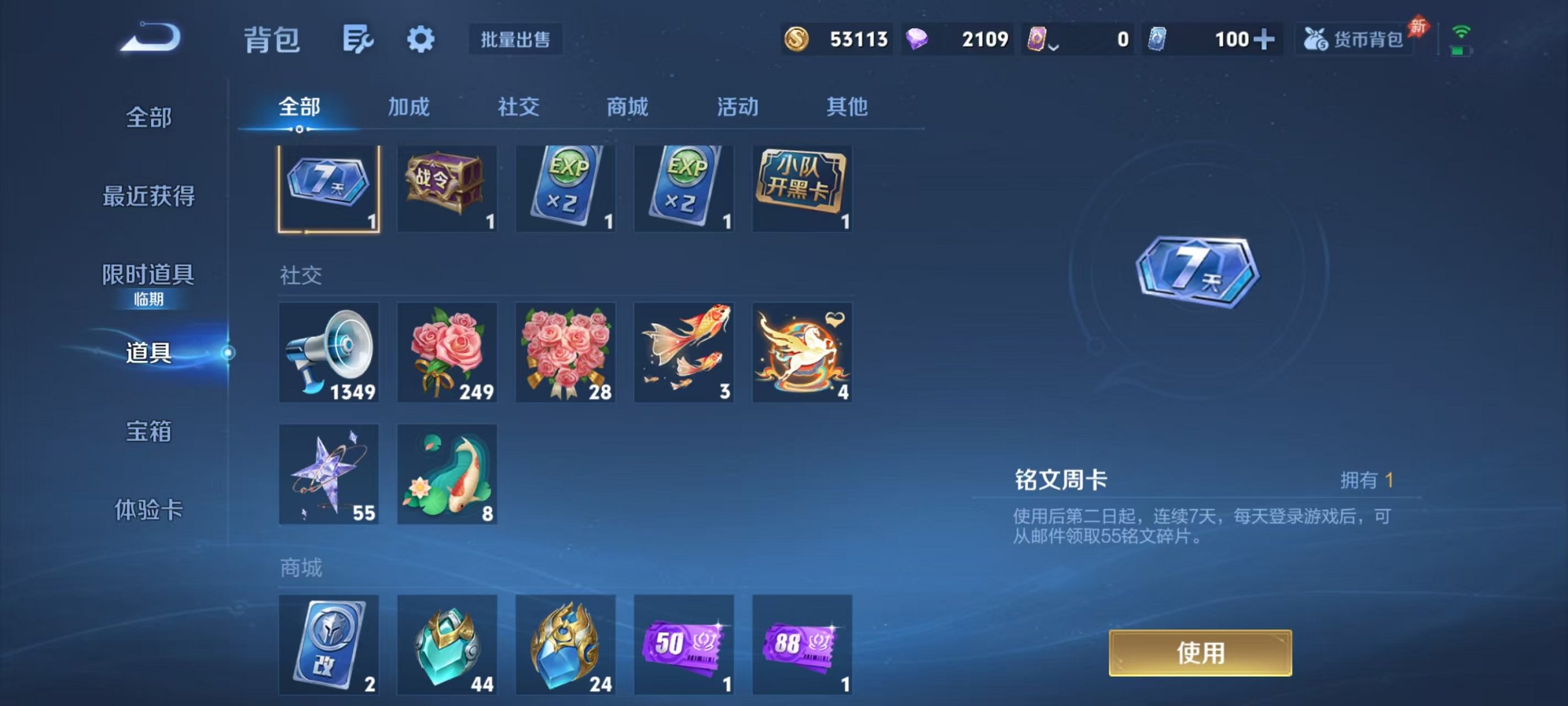Select the 战令 battle pass chest item
Viewport: 1568px width, 706px height.
446,188
